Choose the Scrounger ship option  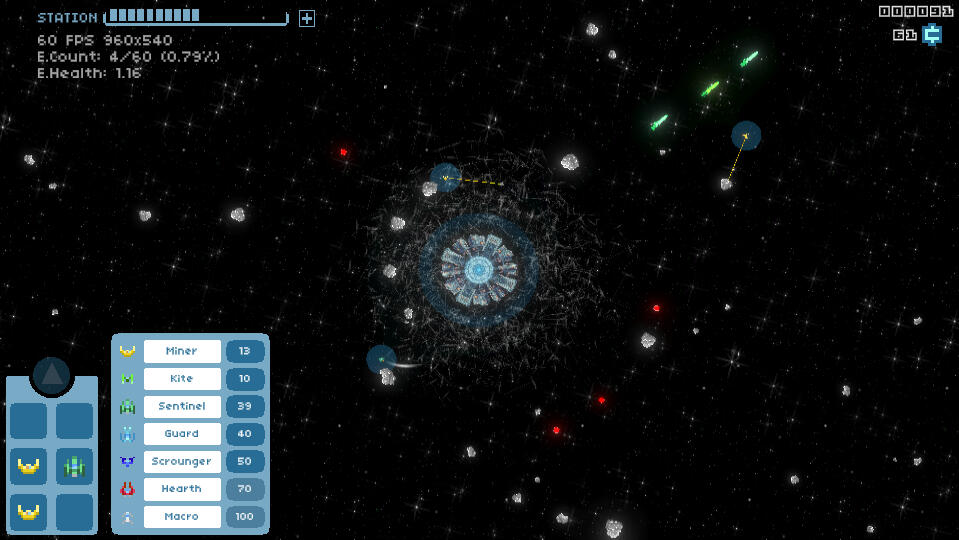click(x=182, y=461)
